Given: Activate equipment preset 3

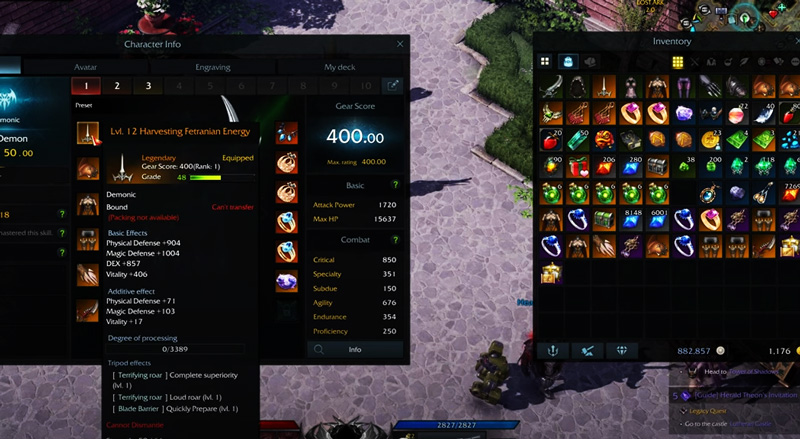Looking at the screenshot, I should (148, 86).
